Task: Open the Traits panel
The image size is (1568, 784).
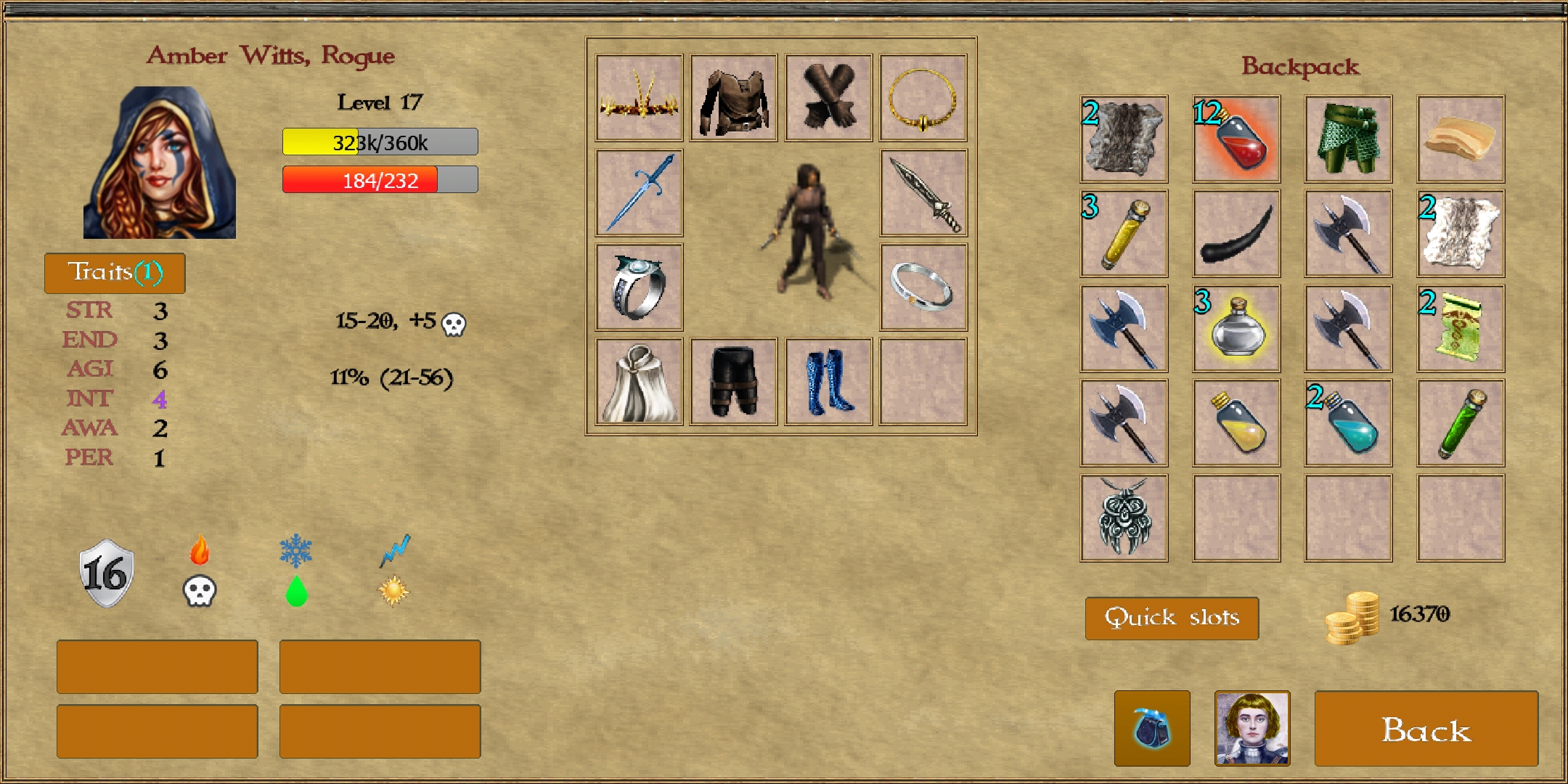Action: coord(115,273)
